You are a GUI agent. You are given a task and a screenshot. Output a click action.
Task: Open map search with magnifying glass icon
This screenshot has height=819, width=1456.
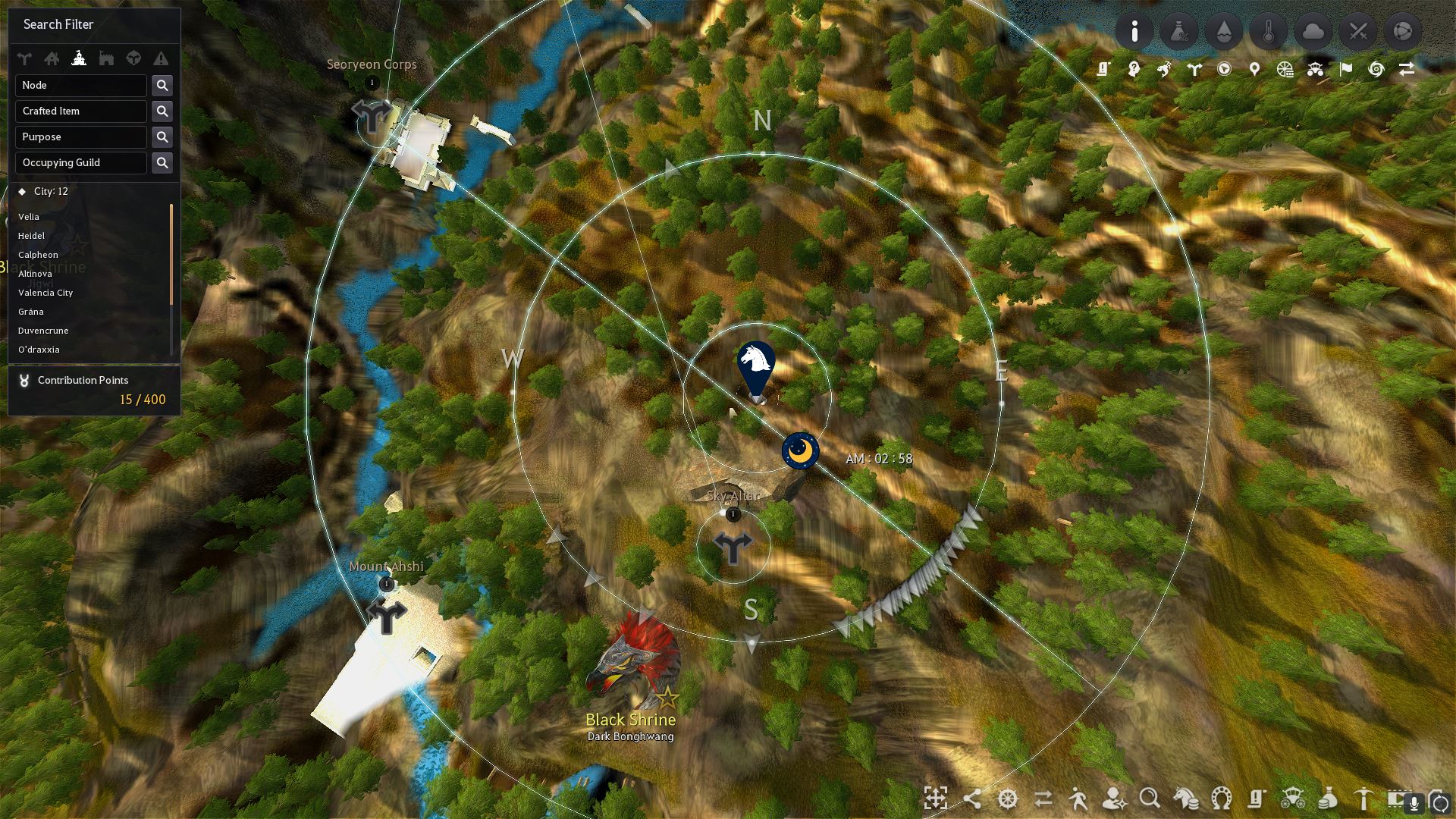click(1149, 799)
